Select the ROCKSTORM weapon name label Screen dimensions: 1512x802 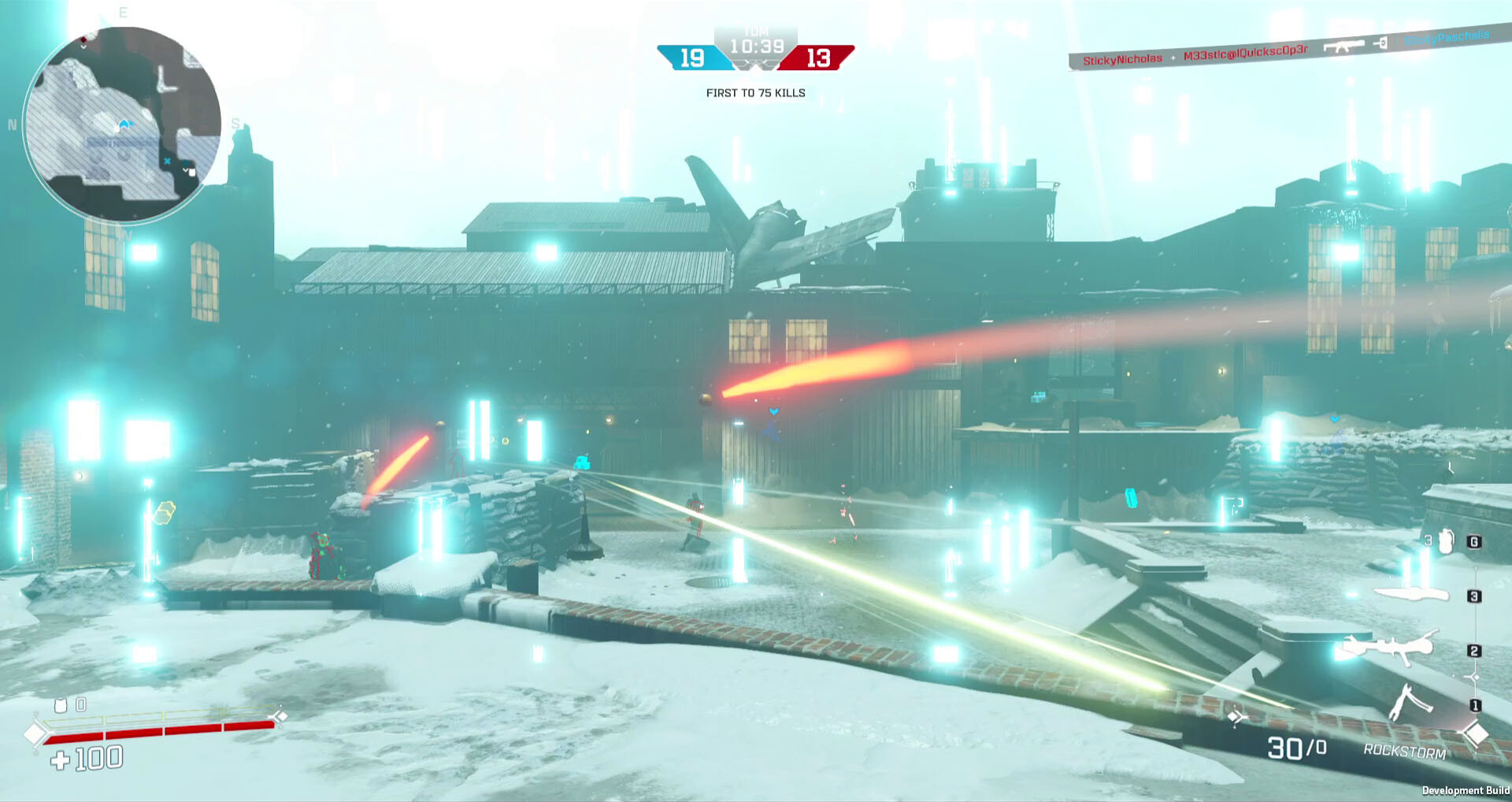pyautogui.click(x=1403, y=751)
